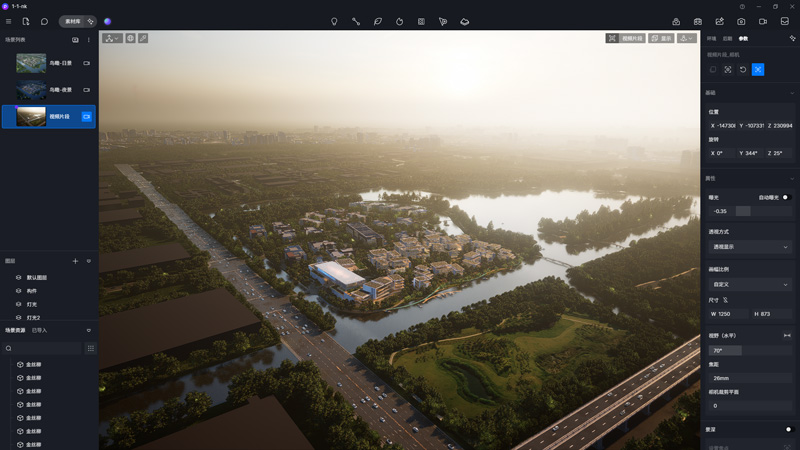Open the camera screenshot render tool
Screen dimensions: 800x450
(741, 21)
